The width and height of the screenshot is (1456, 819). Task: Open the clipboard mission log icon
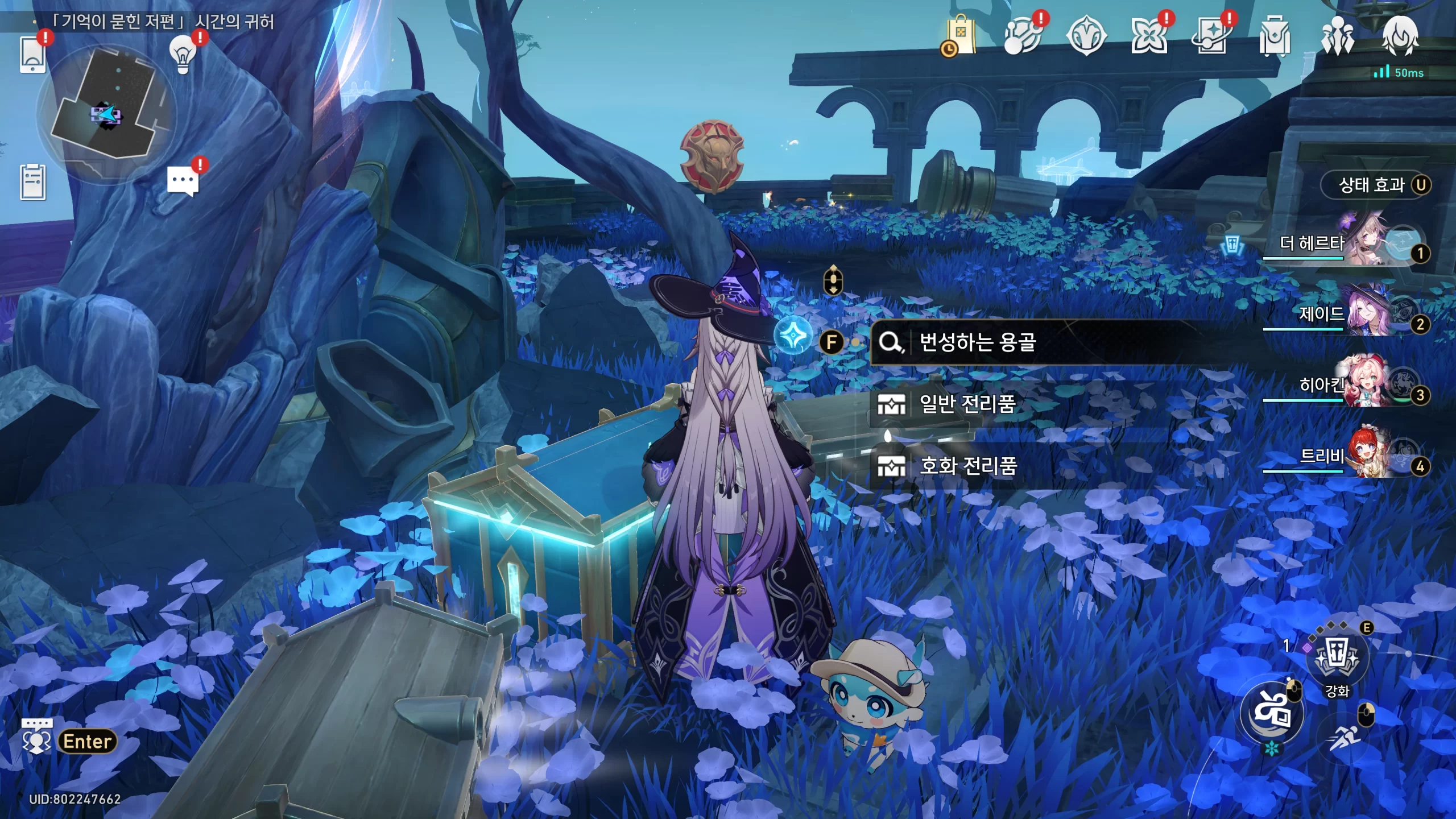point(33,182)
